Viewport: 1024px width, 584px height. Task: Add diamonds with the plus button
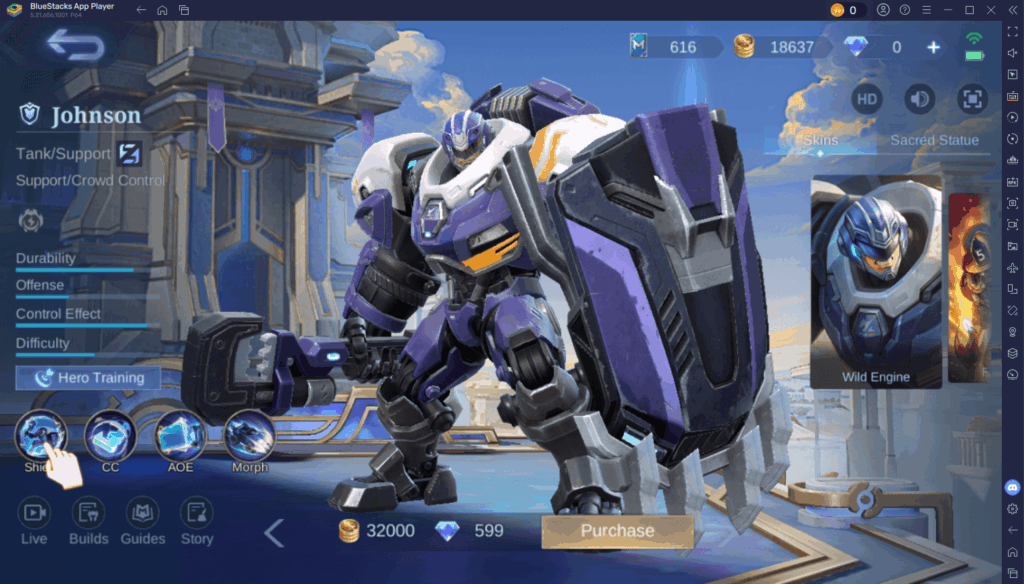[933, 47]
